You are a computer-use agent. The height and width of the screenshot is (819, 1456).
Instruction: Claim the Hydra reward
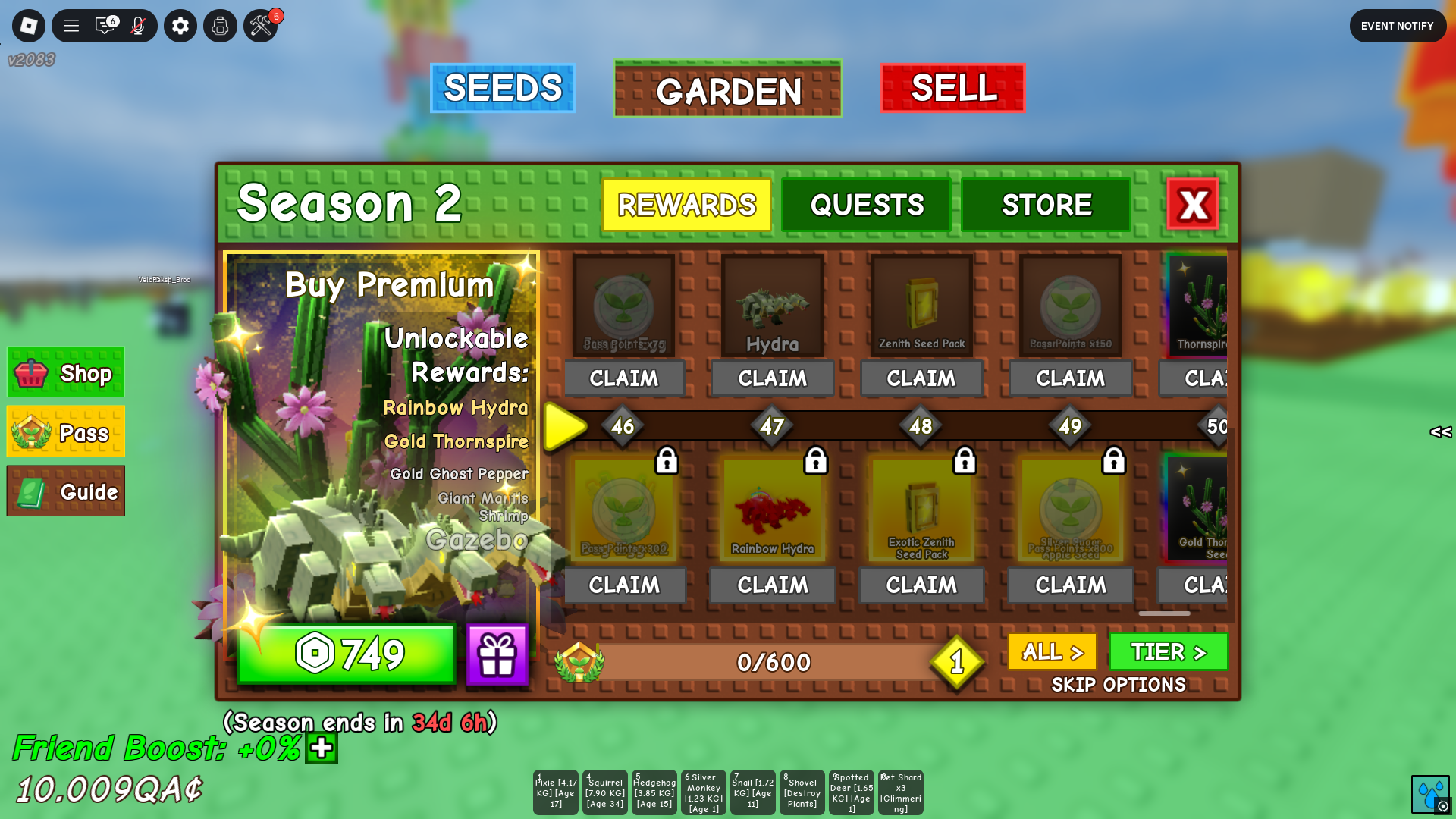pyautogui.click(x=772, y=378)
